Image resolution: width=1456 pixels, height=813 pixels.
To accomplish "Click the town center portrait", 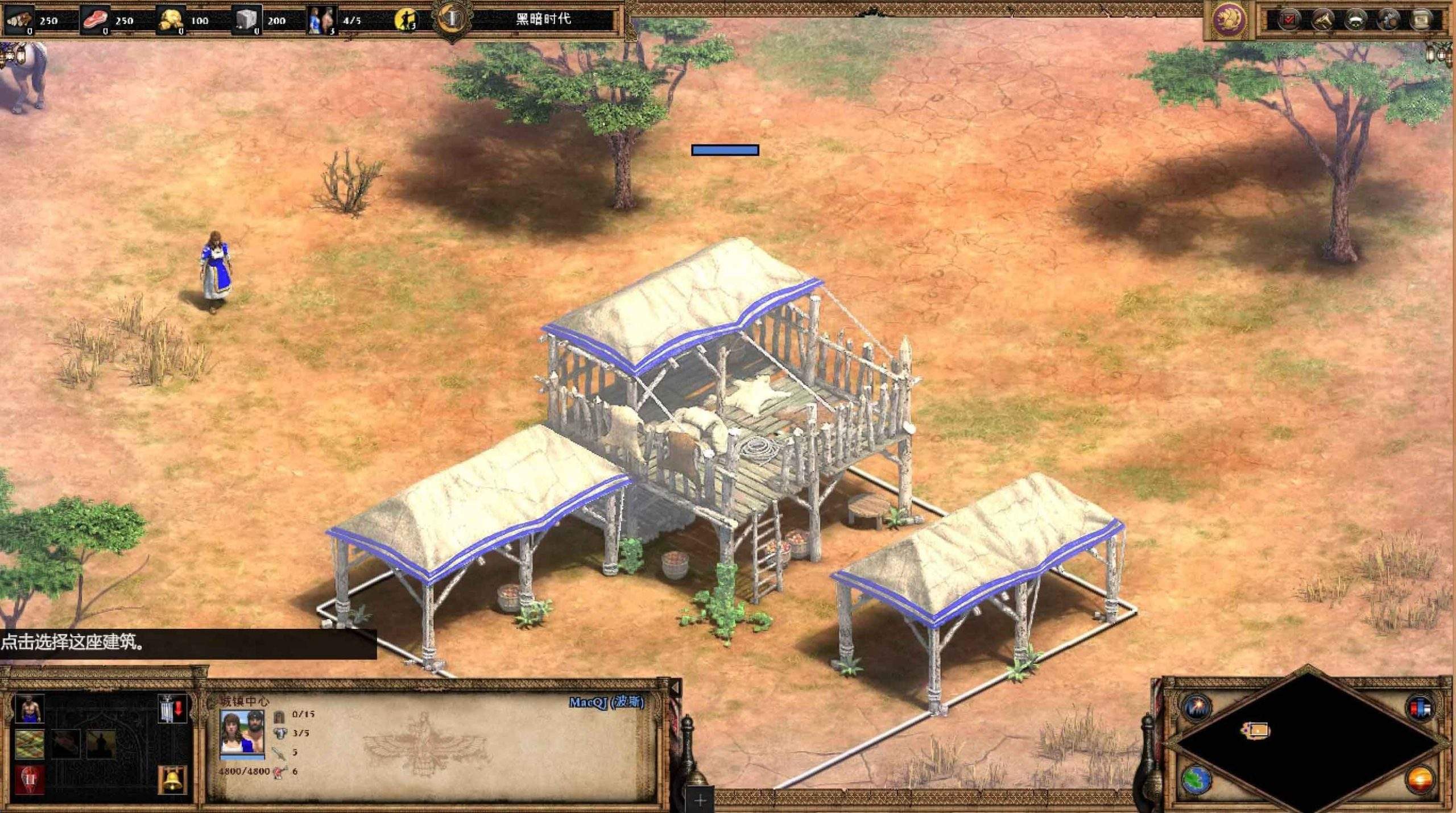I will 242,733.
